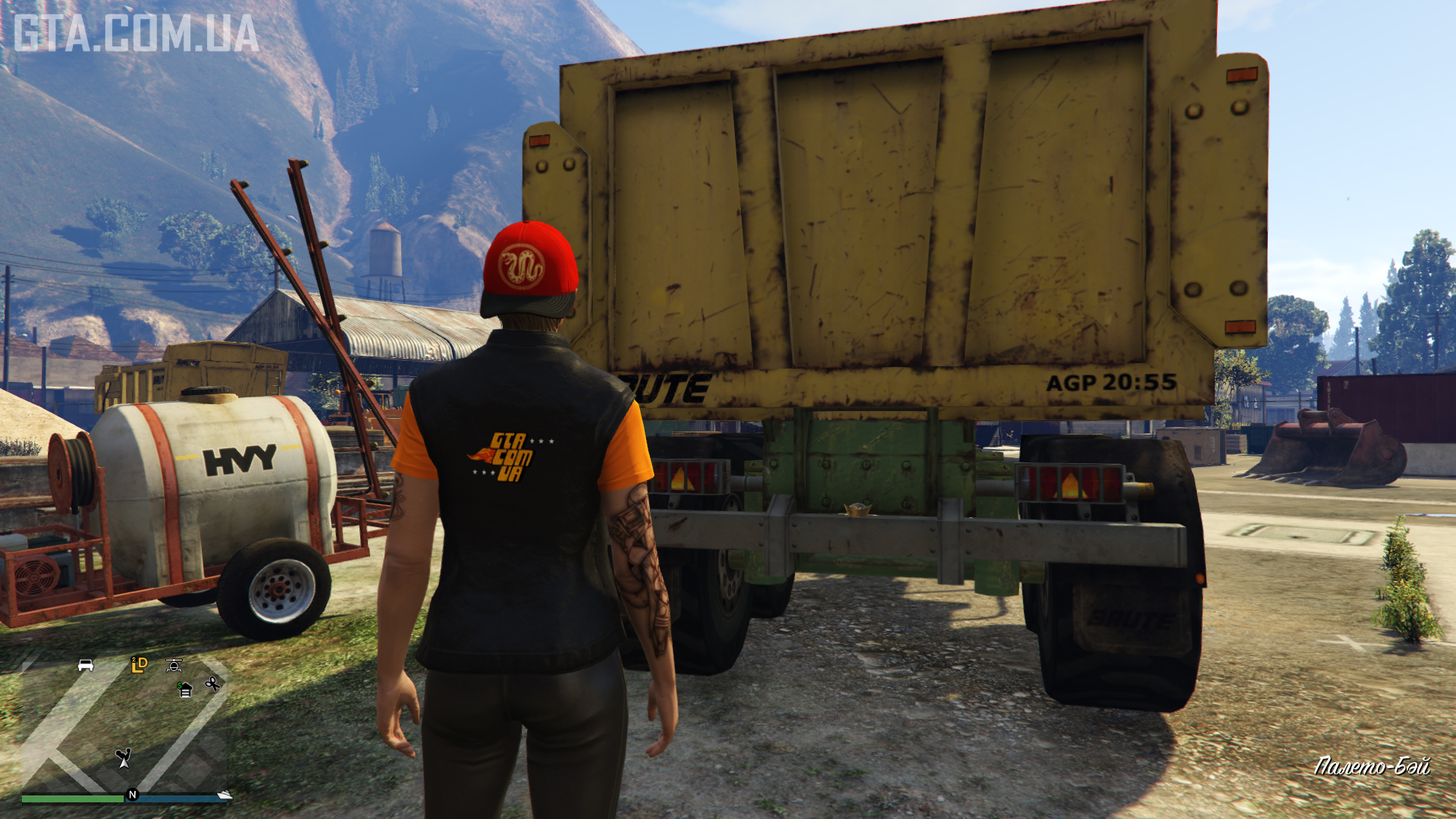The width and height of the screenshot is (1456, 819).
Task: Select the white car blip on the minimap
Action: [86, 665]
